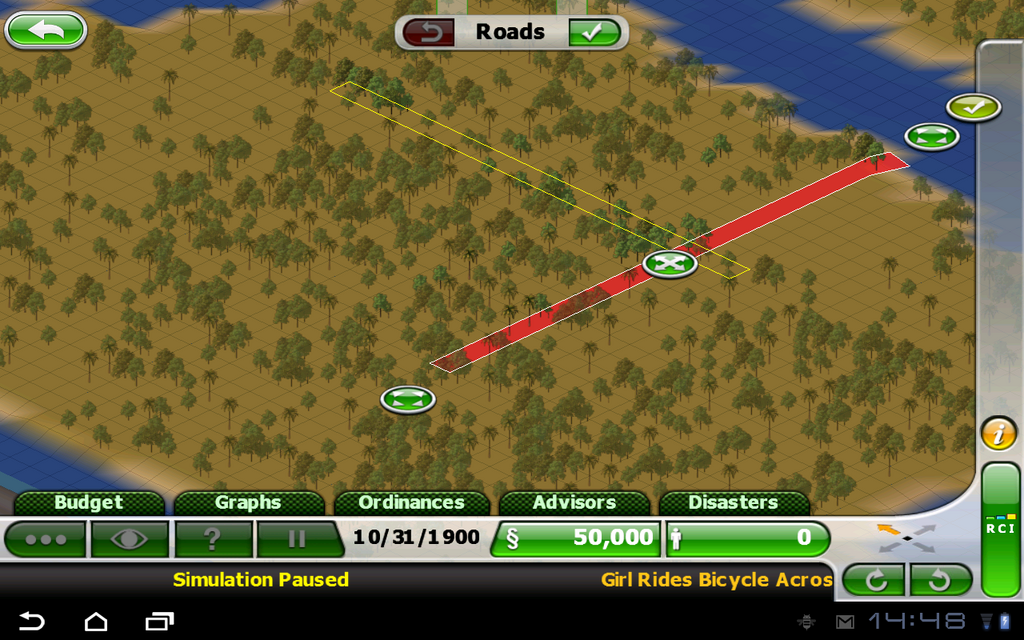Open help with the question mark button

coord(212,539)
